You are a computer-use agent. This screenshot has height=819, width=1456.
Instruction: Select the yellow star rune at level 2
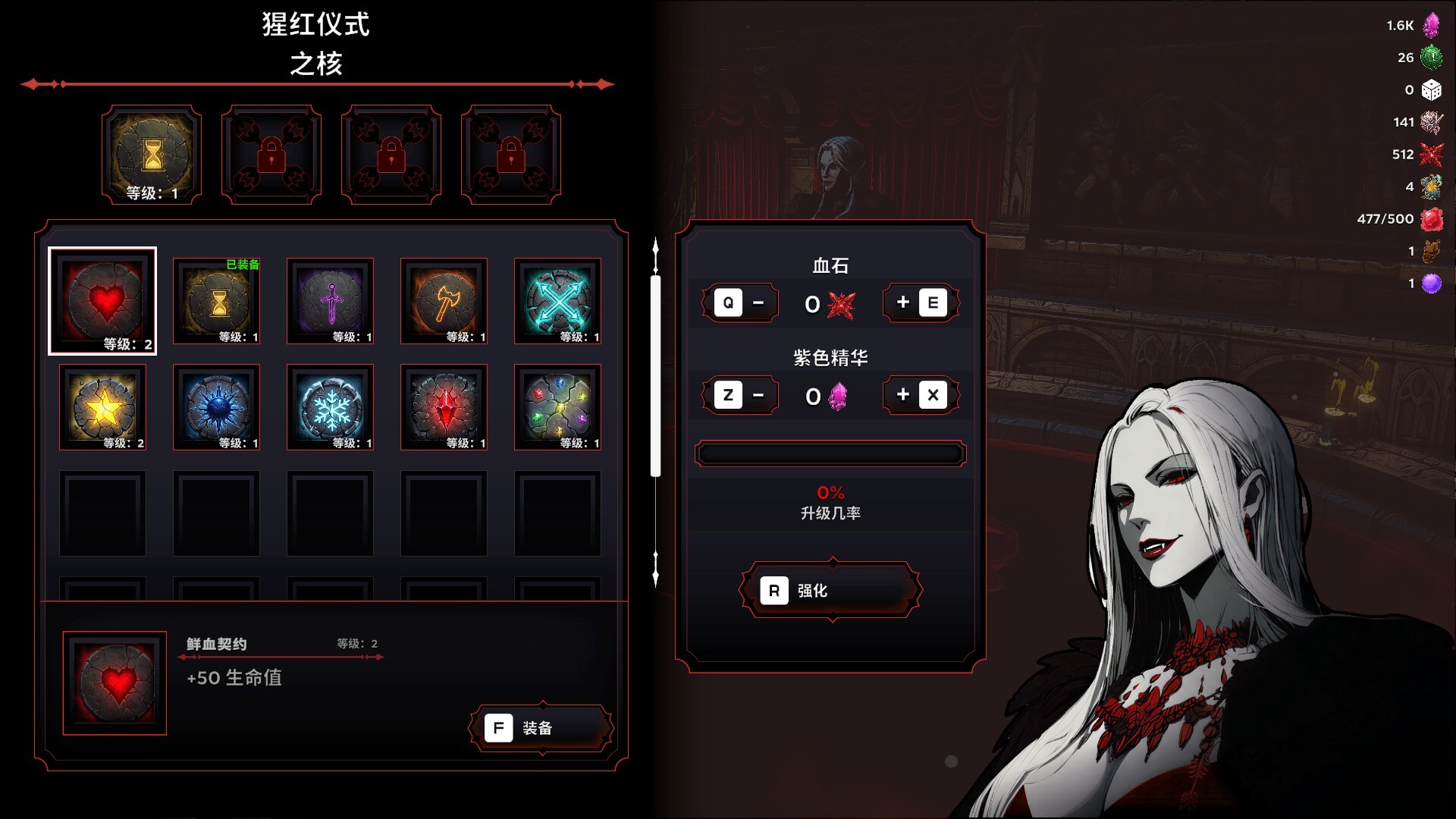click(103, 407)
